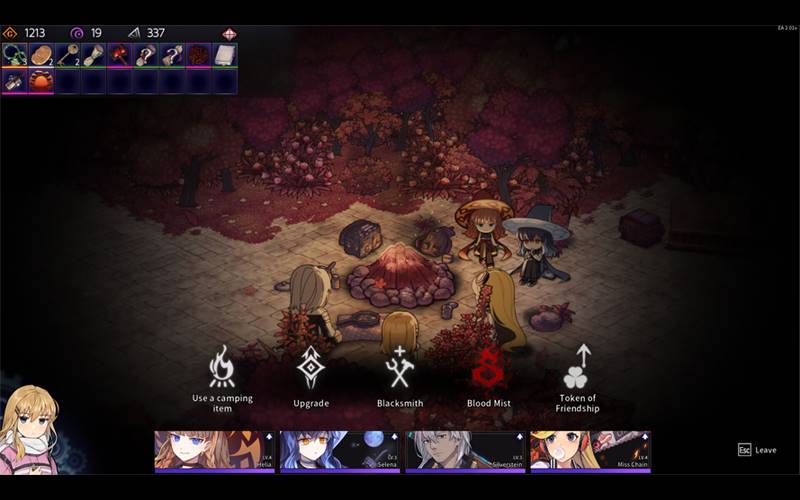
Task: Select Selena's party portrait
Action: pyautogui.click(x=340, y=450)
